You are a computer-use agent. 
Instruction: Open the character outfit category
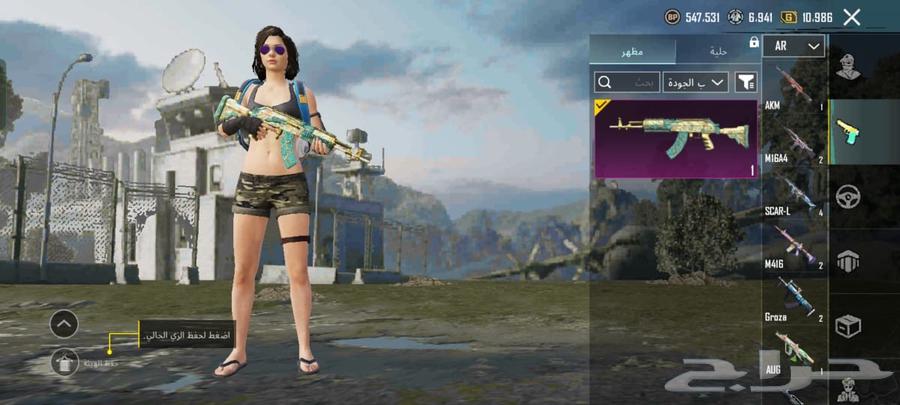(850, 70)
